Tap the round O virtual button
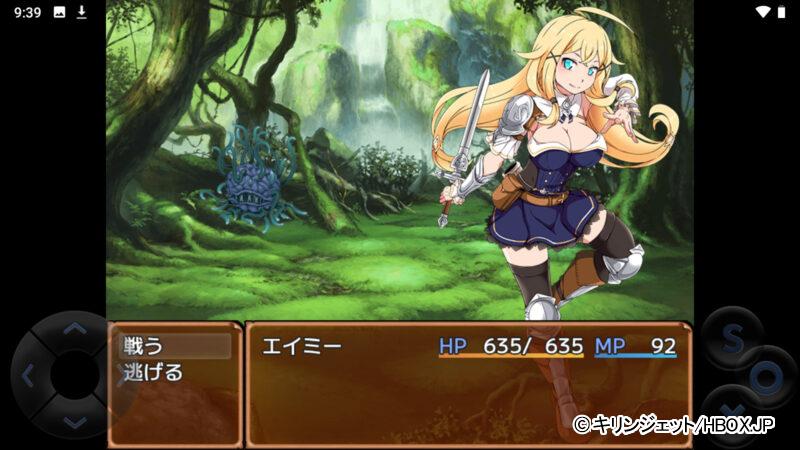 pos(766,378)
